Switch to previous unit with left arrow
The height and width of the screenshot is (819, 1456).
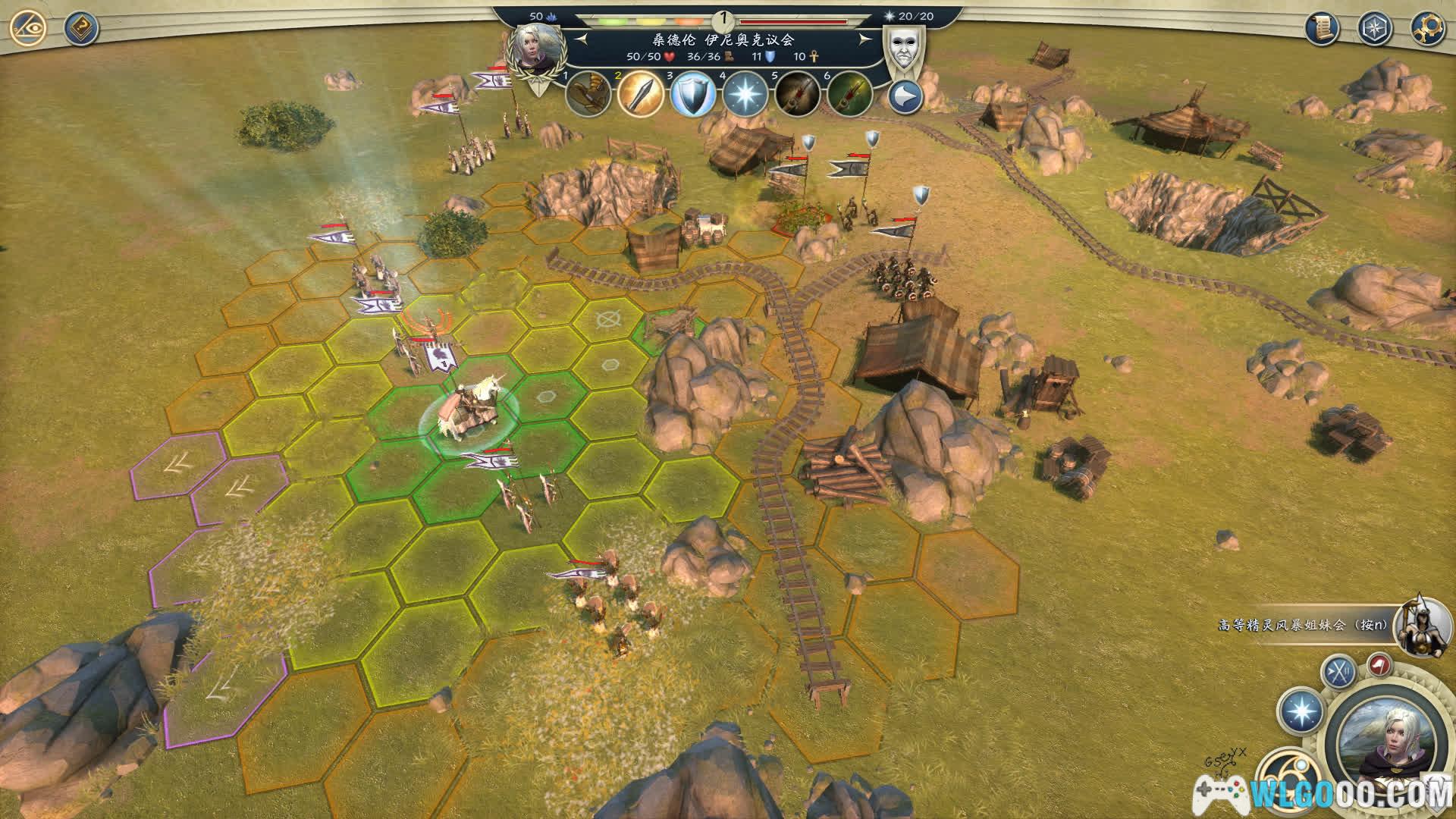click(582, 39)
